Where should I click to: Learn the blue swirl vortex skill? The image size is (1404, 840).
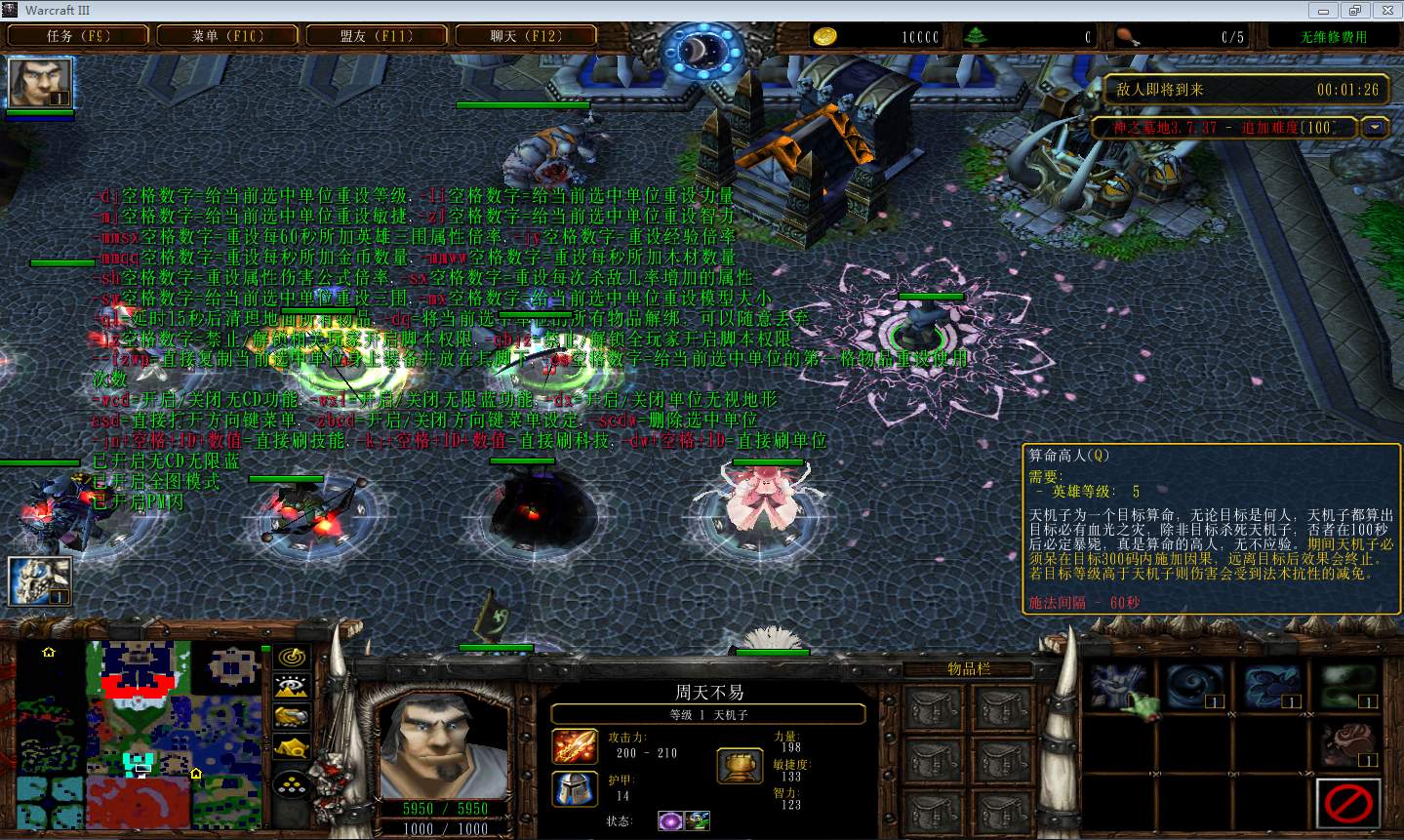(1193, 685)
